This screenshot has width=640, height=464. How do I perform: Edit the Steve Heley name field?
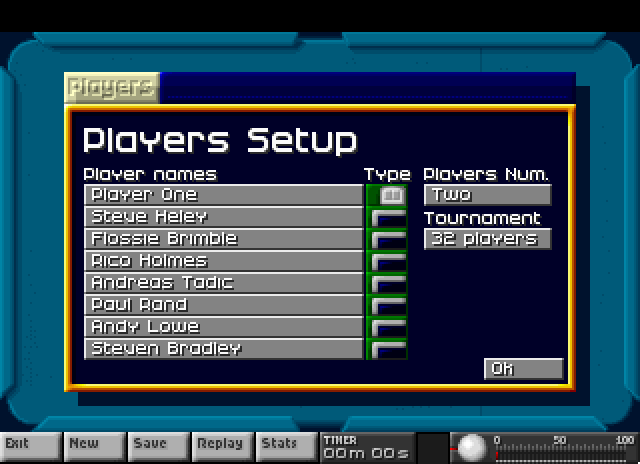[223, 217]
